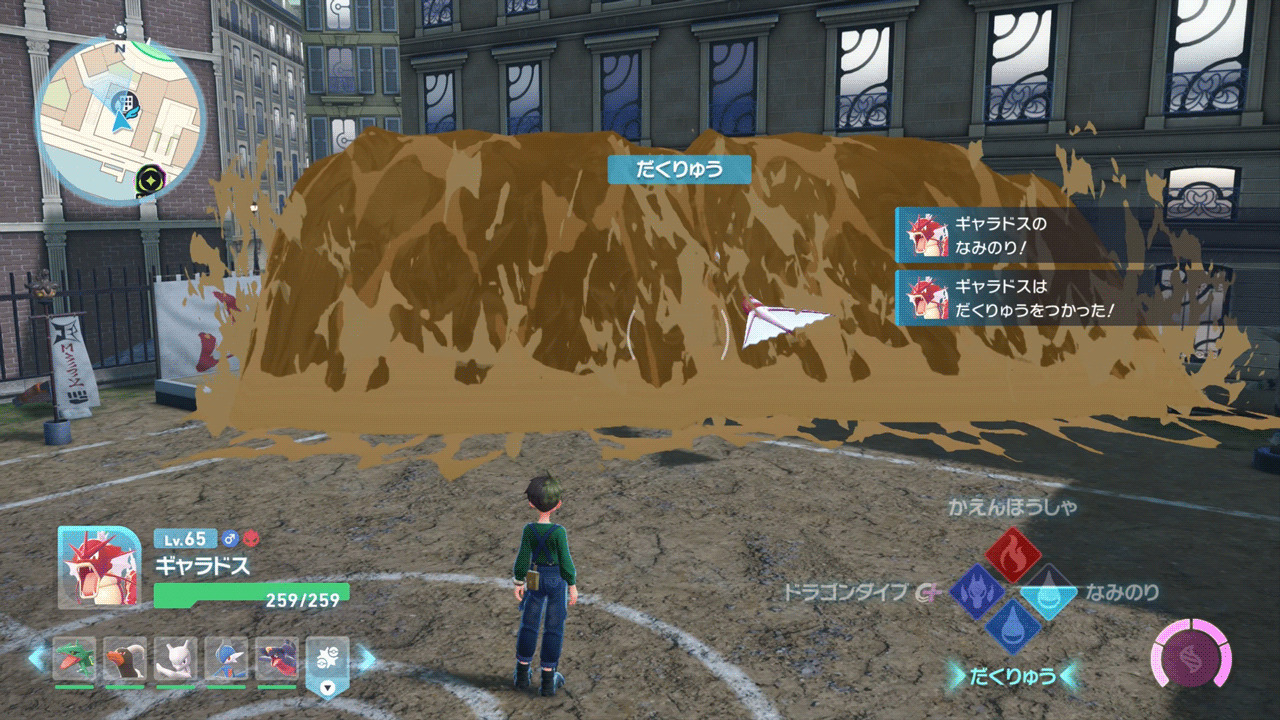Click the purple marker on the minimap edge
Viewport: 1280px width, 720px height.
tap(150, 180)
